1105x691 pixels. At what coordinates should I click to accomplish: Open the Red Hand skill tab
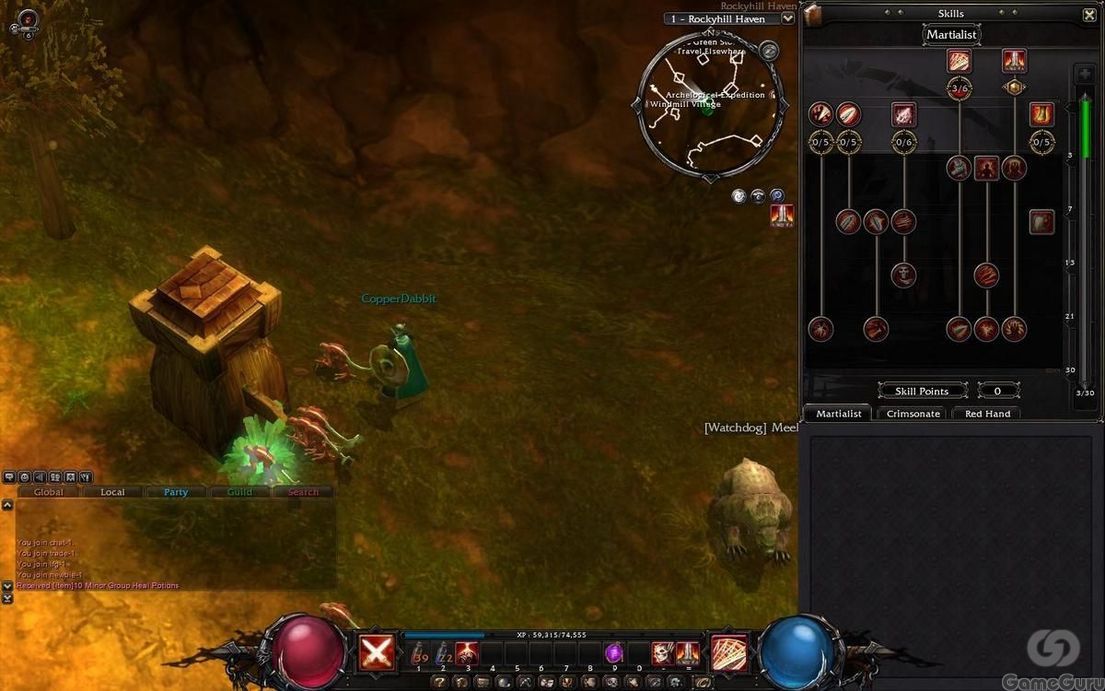click(987, 413)
